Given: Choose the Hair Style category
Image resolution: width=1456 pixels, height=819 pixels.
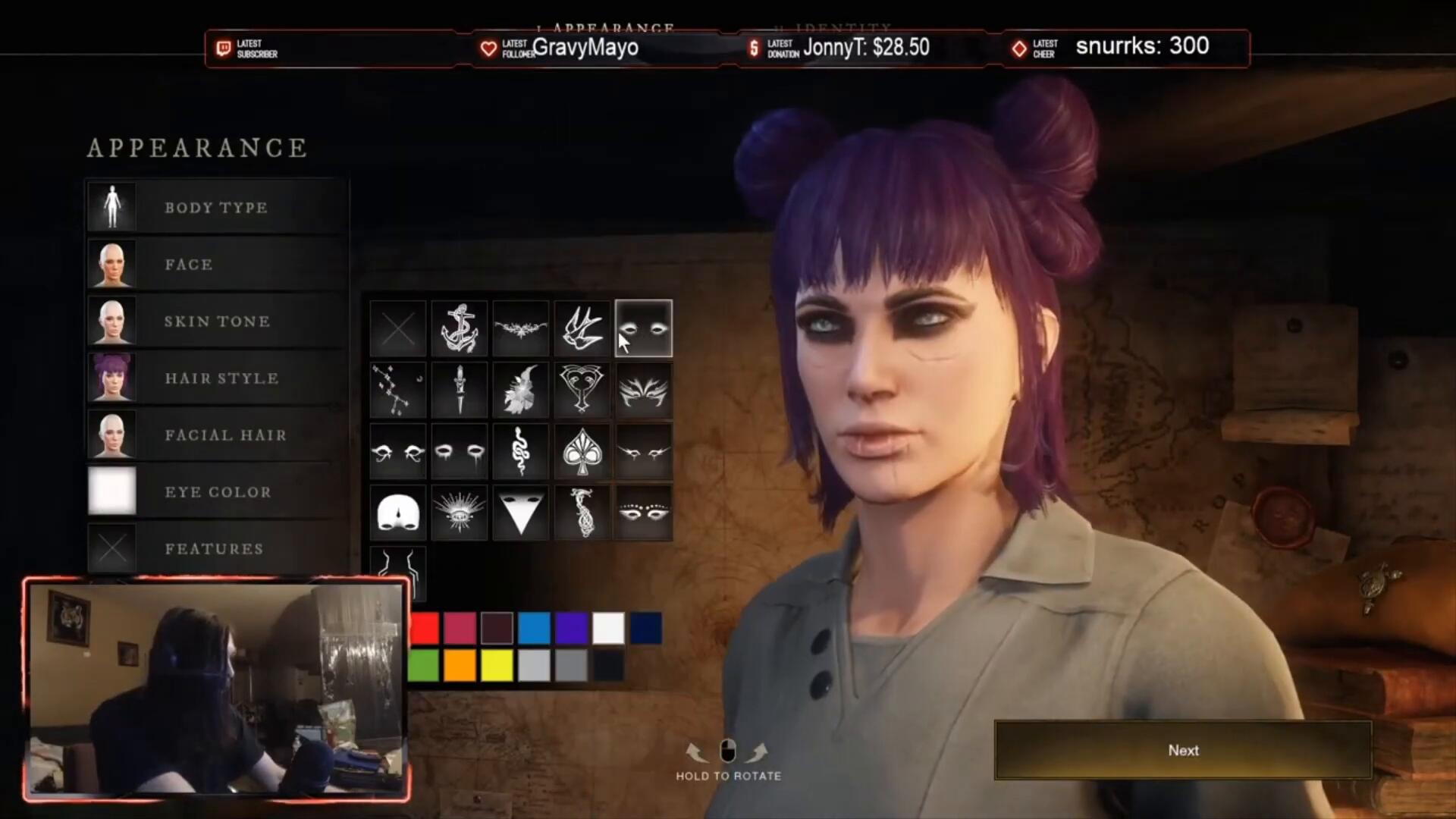Looking at the screenshot, I should 221,378.
